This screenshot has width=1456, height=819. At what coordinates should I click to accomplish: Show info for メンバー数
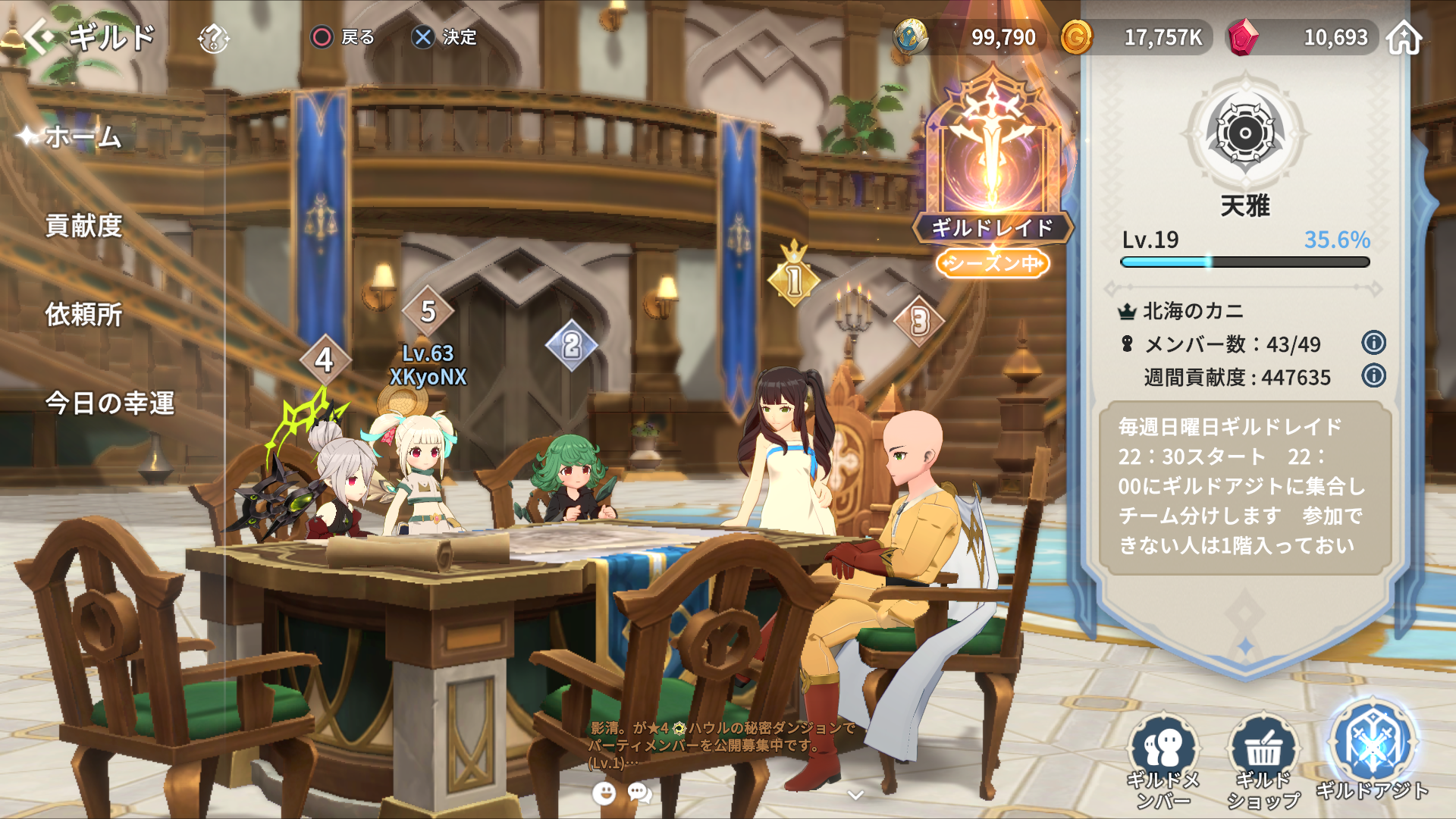pos(1373,343)
